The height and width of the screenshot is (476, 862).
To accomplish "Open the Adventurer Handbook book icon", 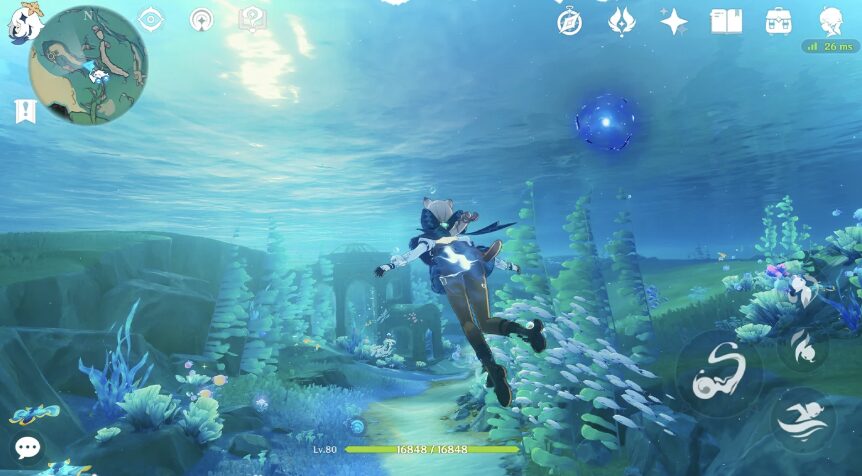I will tap(726, 21).
